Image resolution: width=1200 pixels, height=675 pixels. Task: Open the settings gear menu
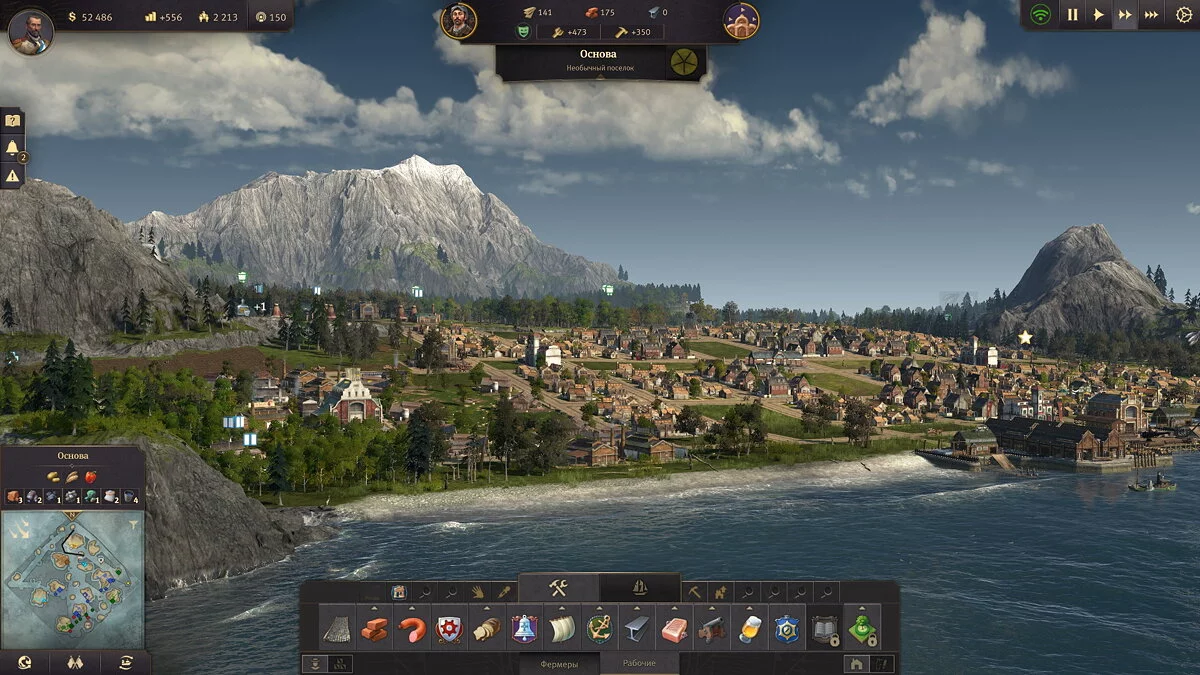tap(1185, 15)
